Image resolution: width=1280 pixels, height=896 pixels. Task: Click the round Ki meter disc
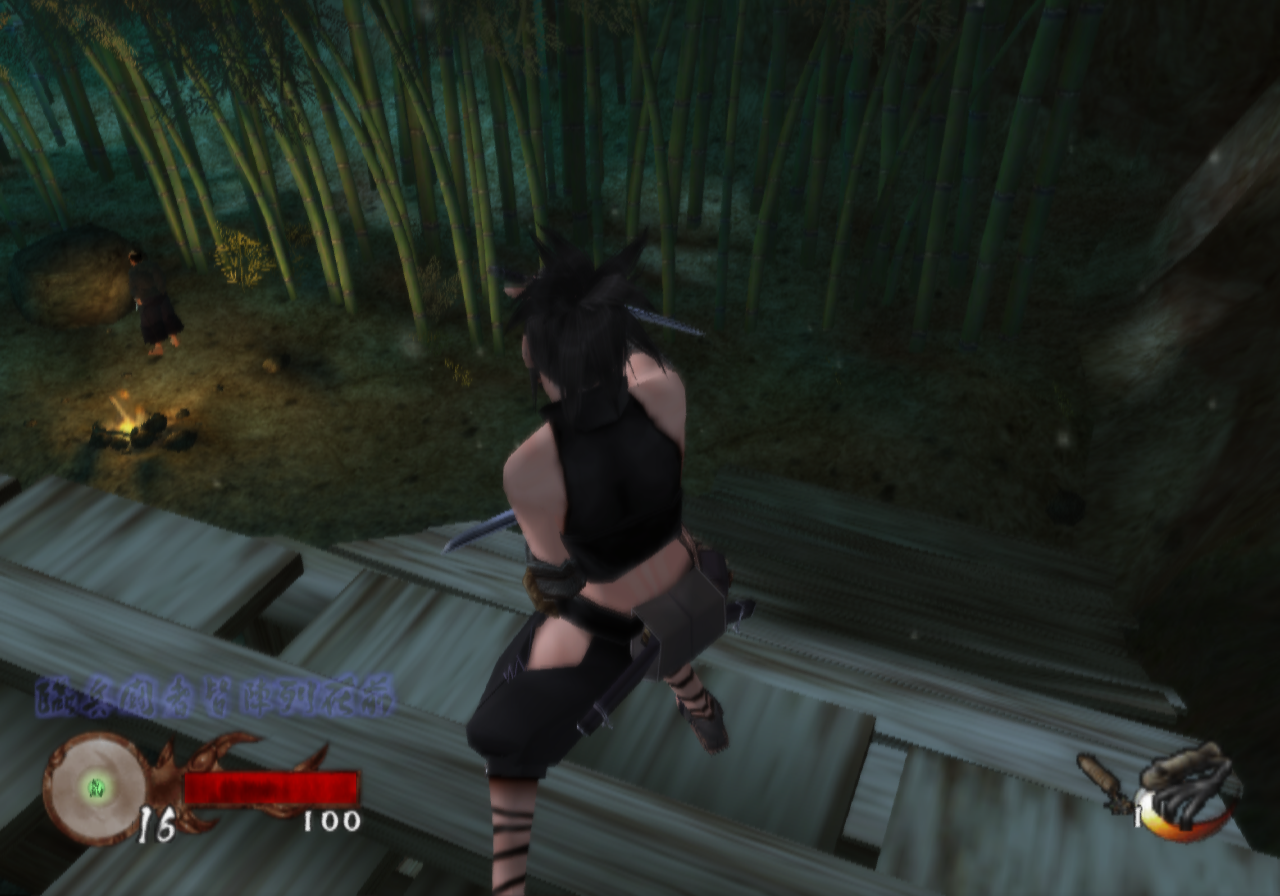pos(96,786)
